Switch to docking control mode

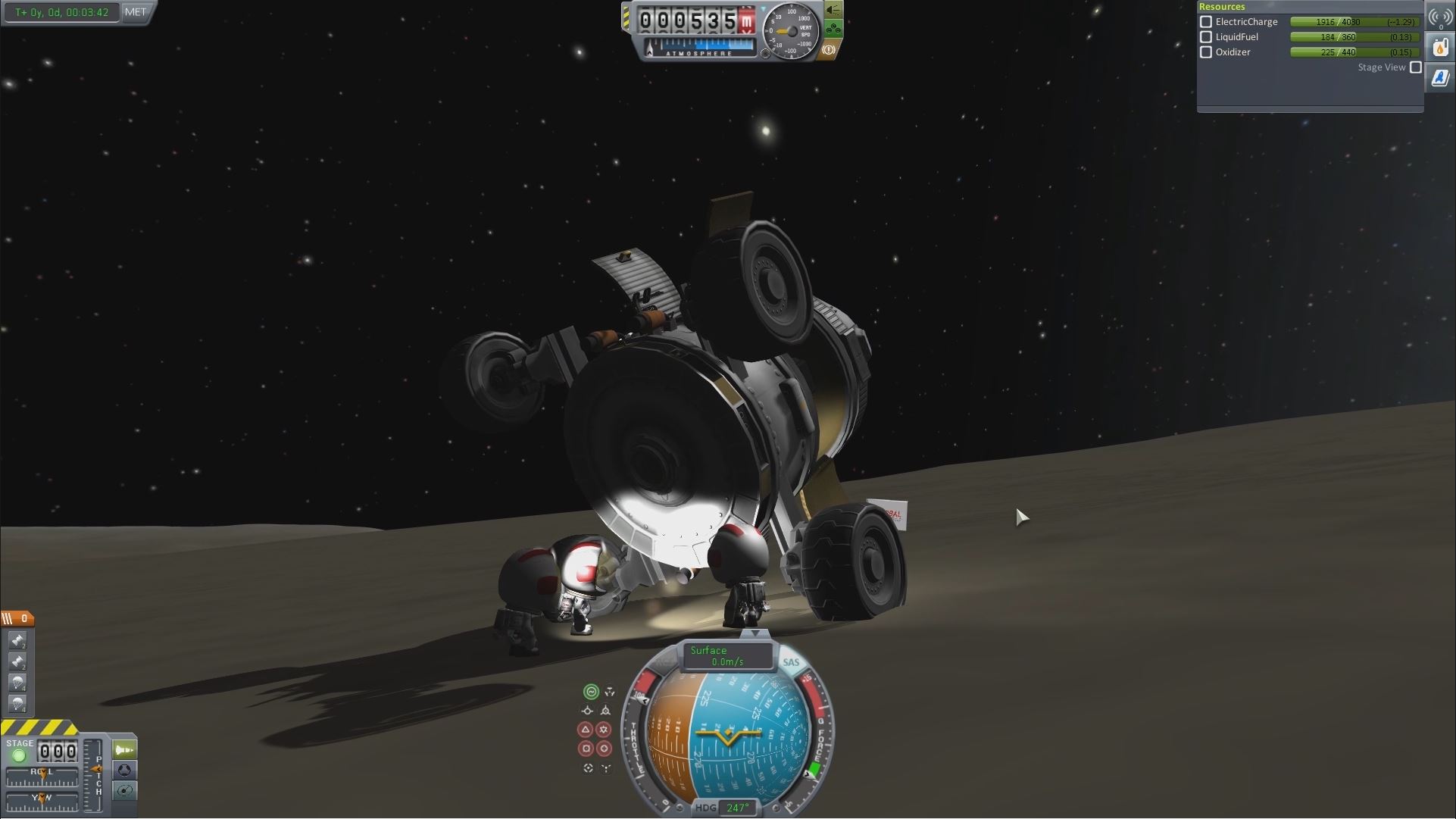pos(124,770)
